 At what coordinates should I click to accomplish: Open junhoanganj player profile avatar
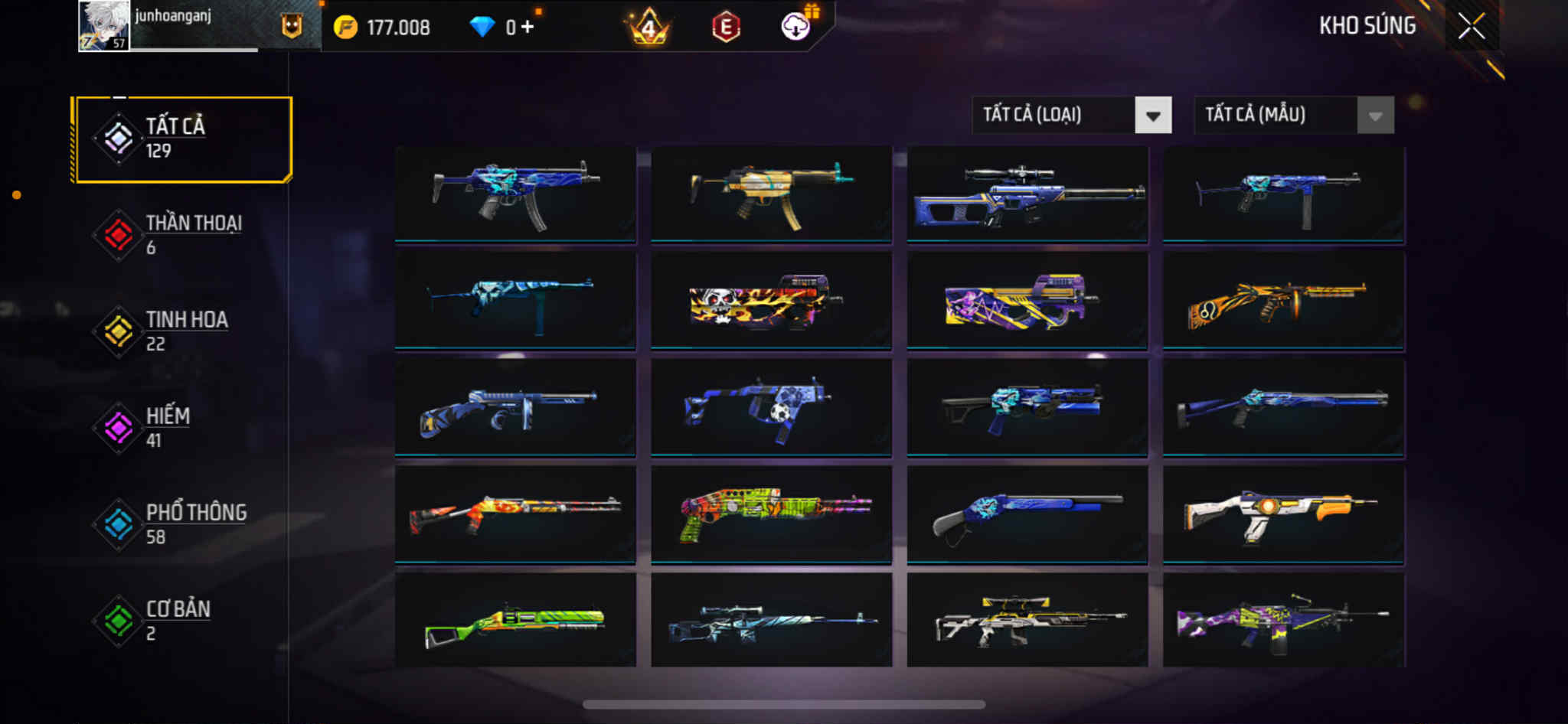coord(104,26)
